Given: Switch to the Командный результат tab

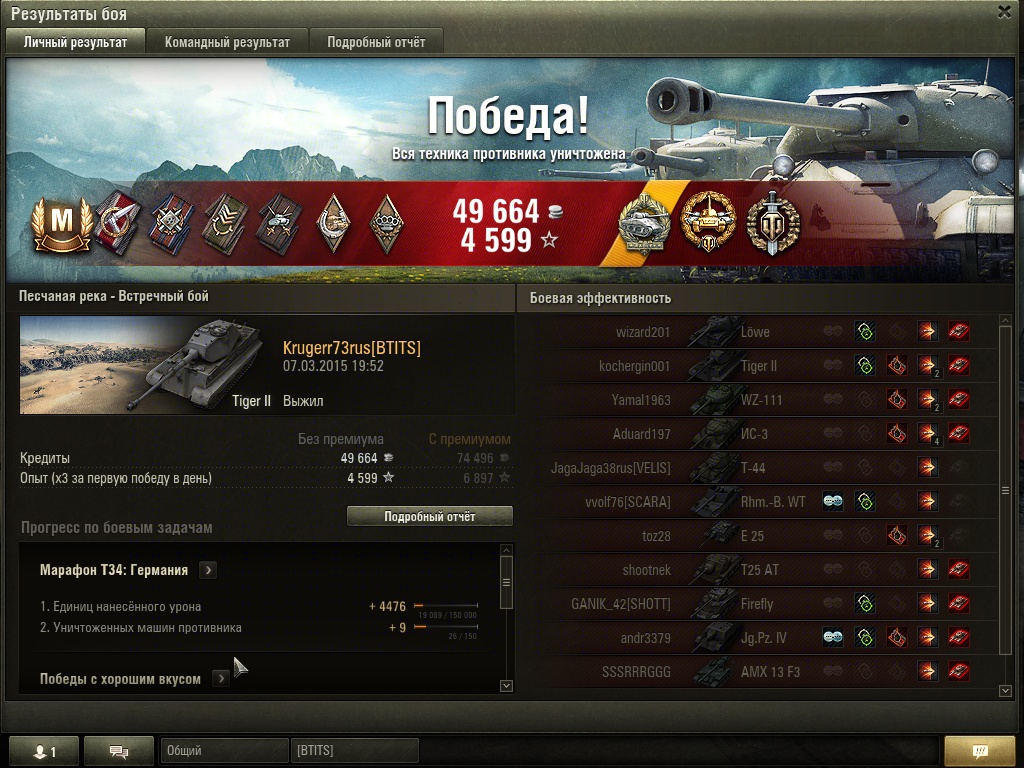Looking at the screenshot, I should coord(227,42).
